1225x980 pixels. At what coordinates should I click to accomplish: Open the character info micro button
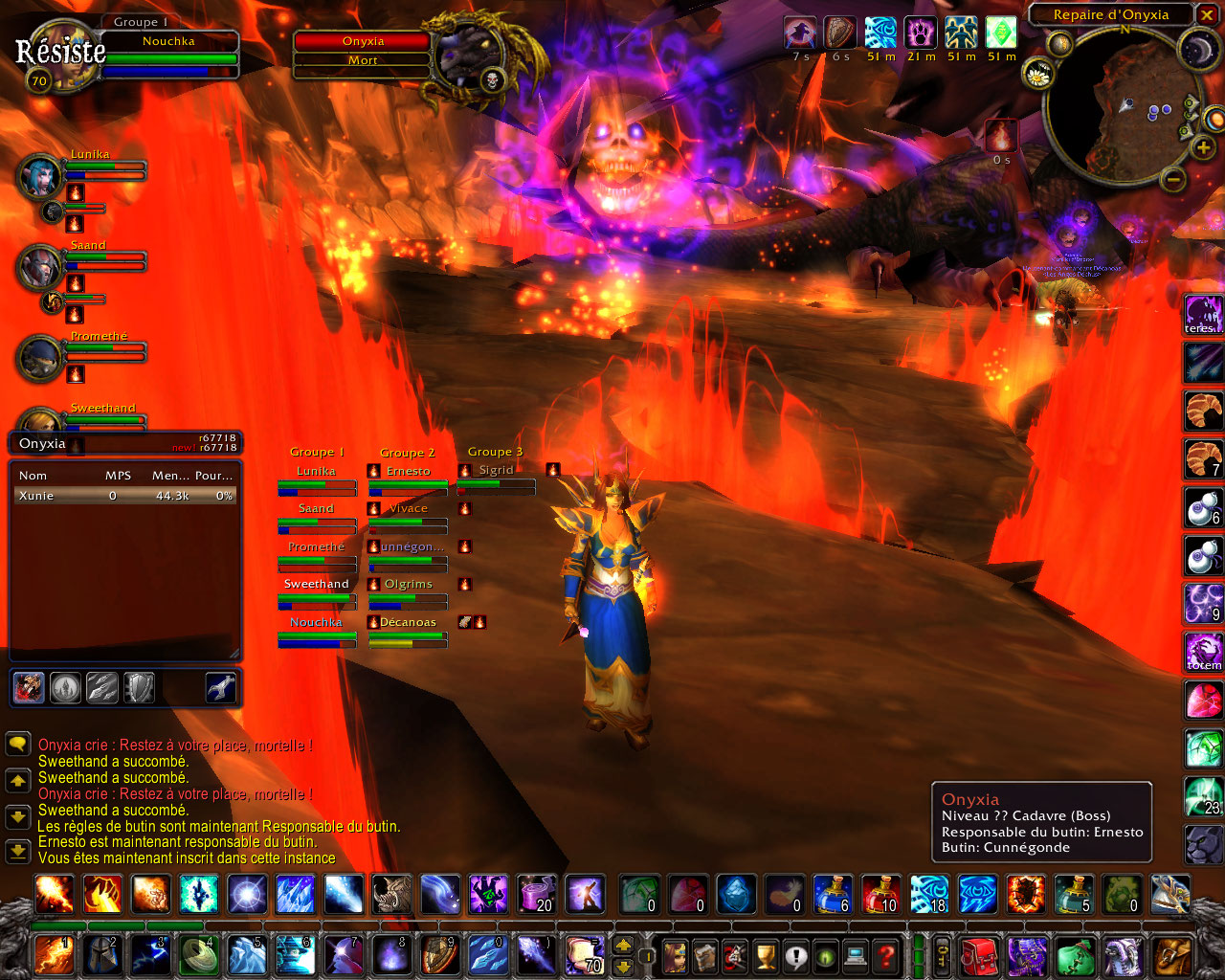tap(674, 955)
